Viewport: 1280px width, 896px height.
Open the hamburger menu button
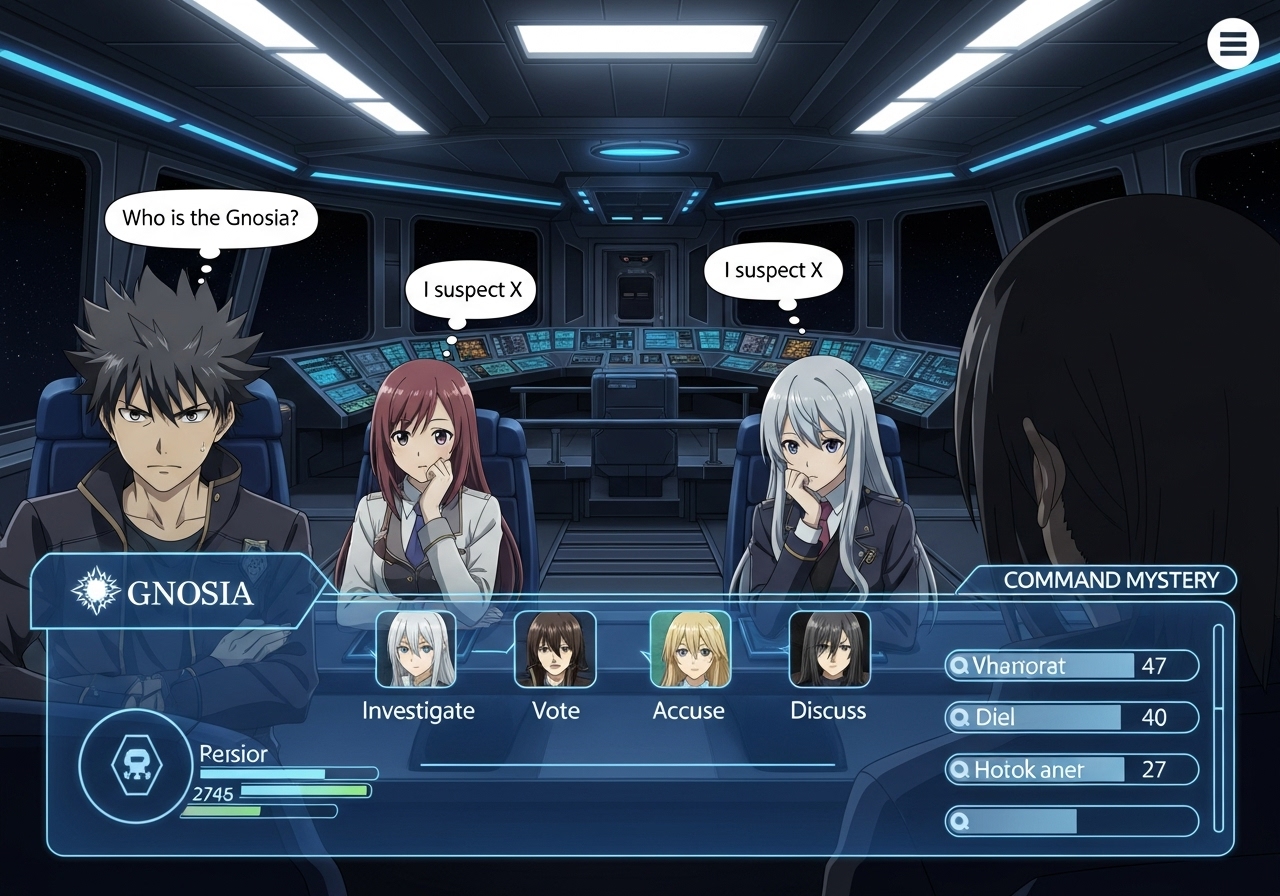click(1232, 44)
